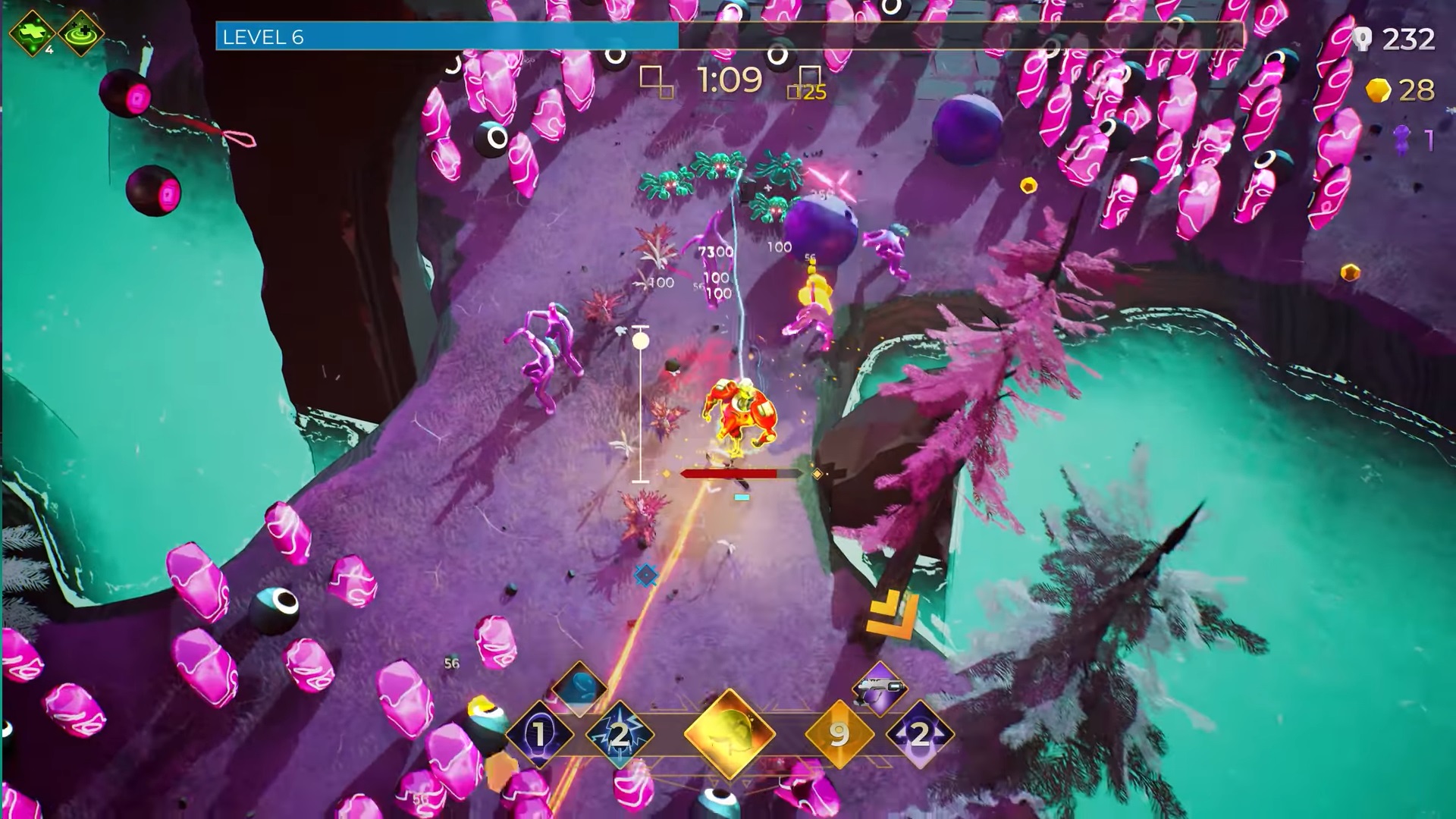Click the gold ability showing 9
1456x819 pixels.
click(839, 733)
